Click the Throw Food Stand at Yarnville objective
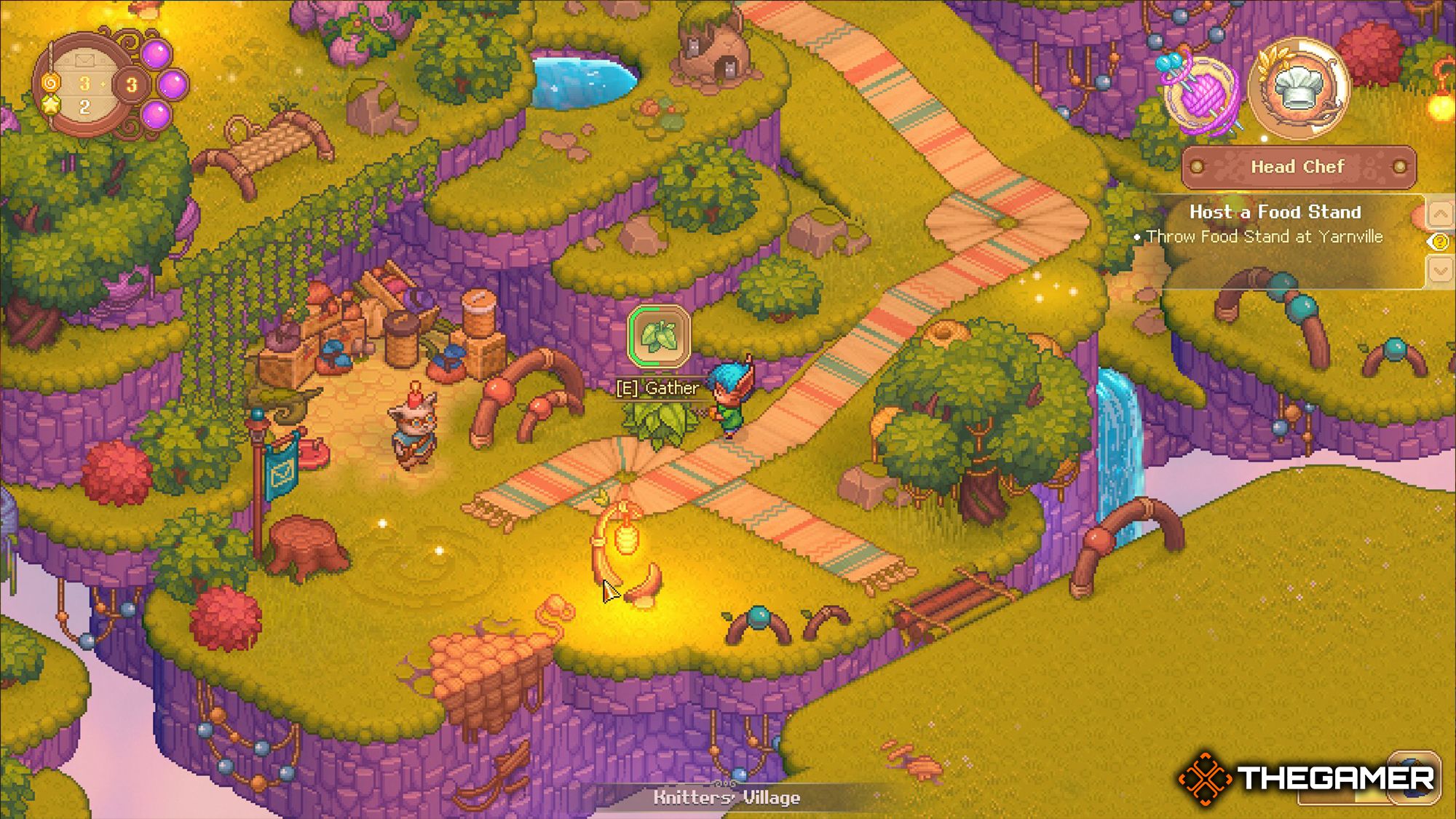 click(1267, 237)
